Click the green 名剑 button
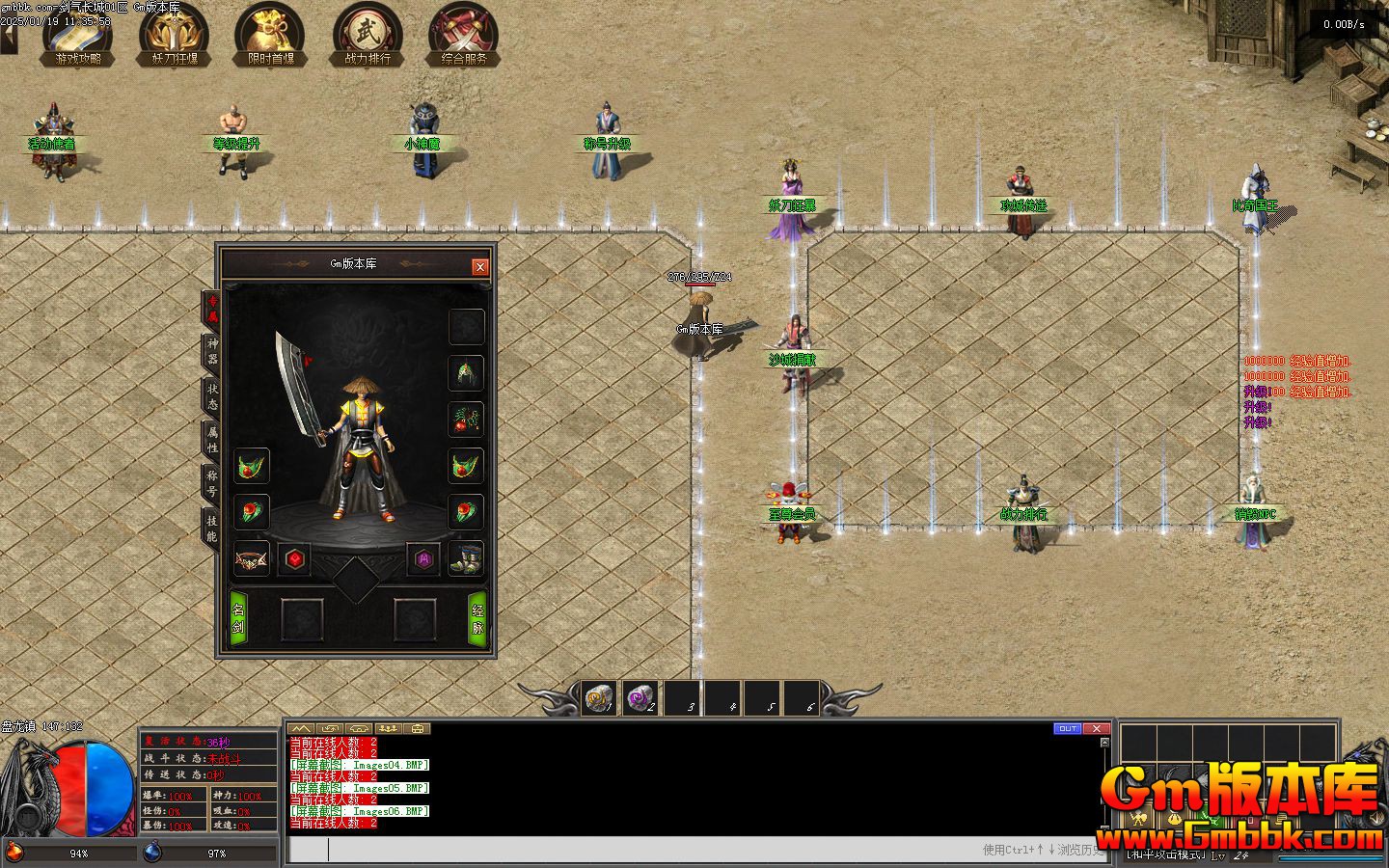Image resolution: width=1389 pixels, height=868 pixels. coord(237,618)
